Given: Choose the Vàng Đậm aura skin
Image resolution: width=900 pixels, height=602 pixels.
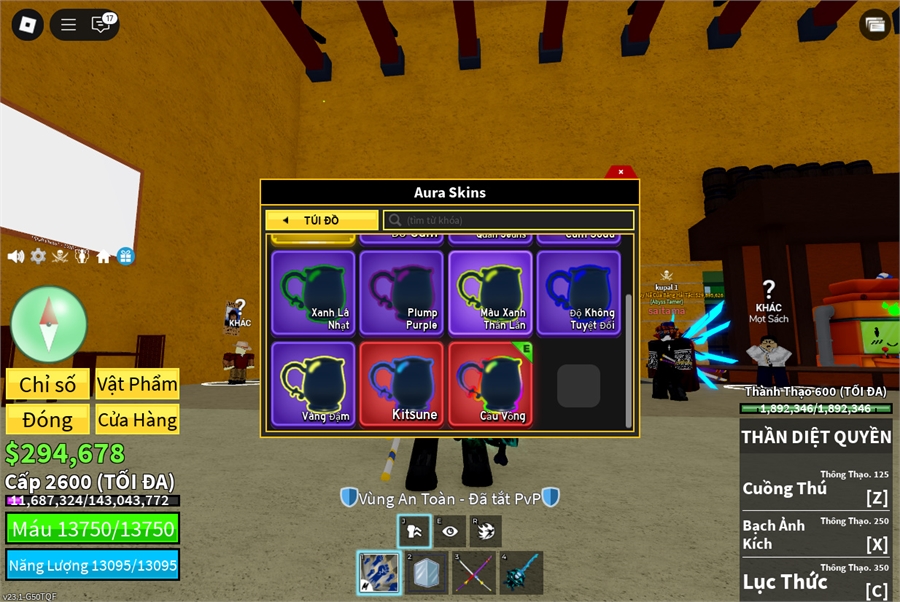Looking at the screenshot, I should (313, 384).
